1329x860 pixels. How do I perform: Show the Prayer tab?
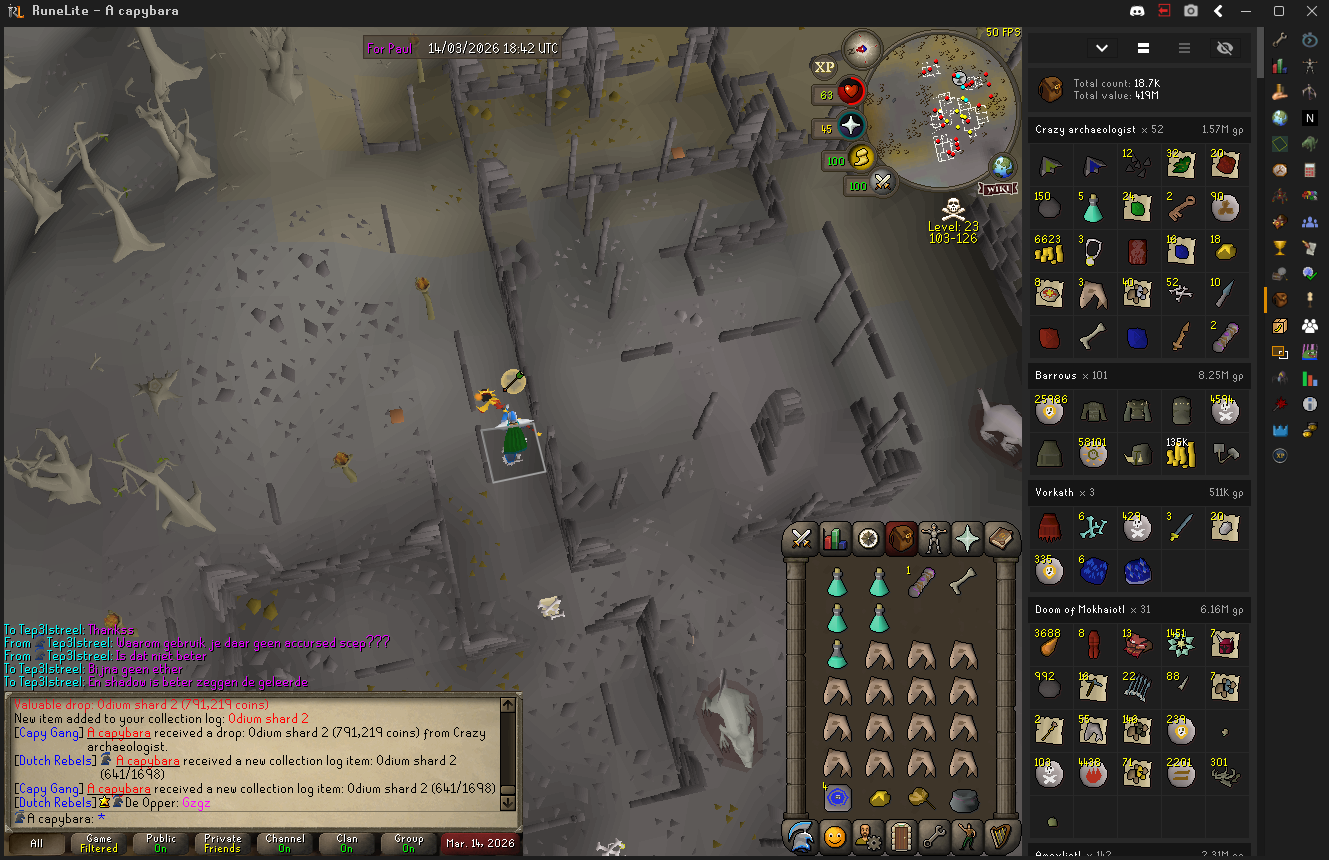[x=967, y=540]
